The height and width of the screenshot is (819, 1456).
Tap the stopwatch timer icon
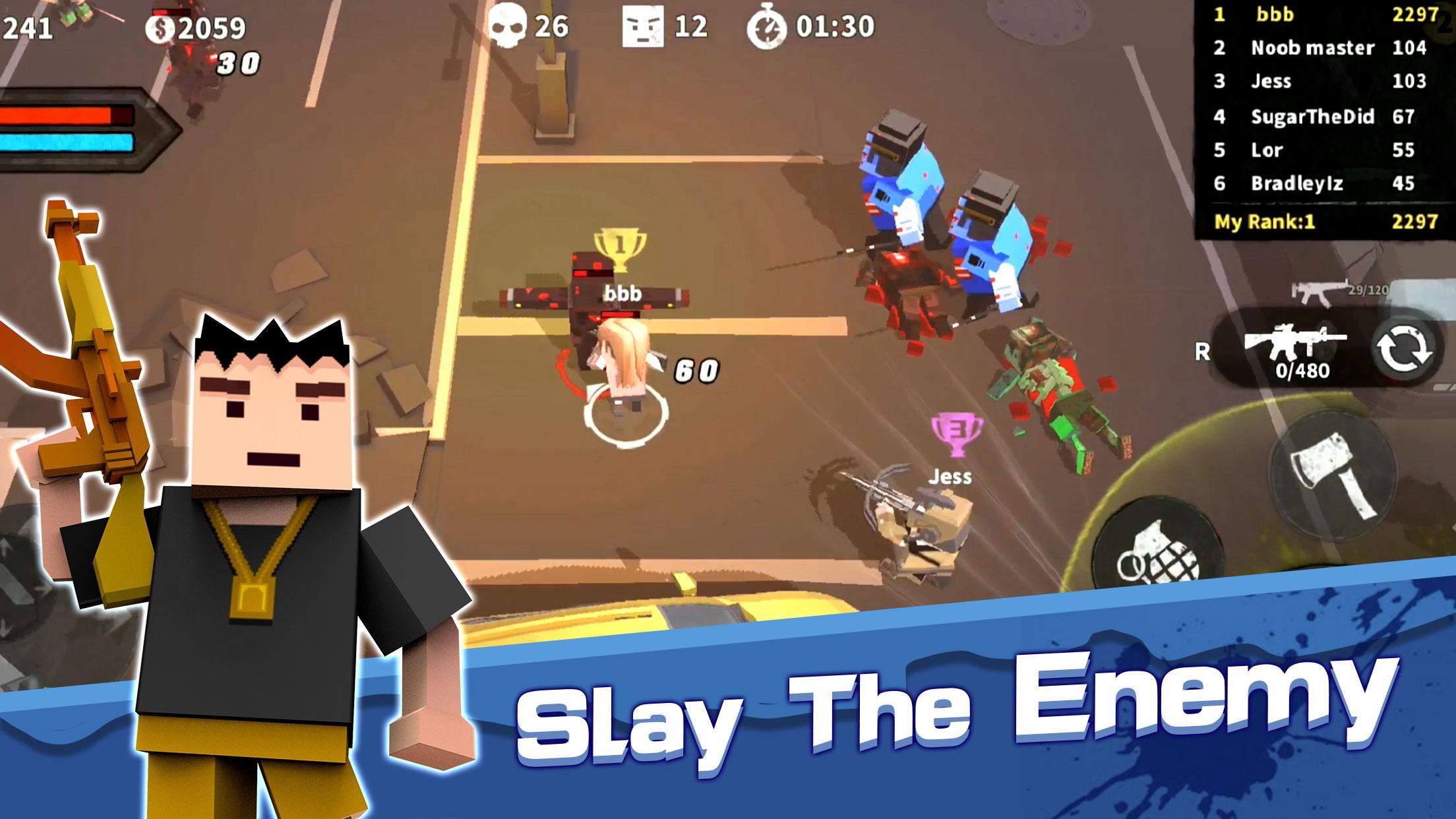766,28
